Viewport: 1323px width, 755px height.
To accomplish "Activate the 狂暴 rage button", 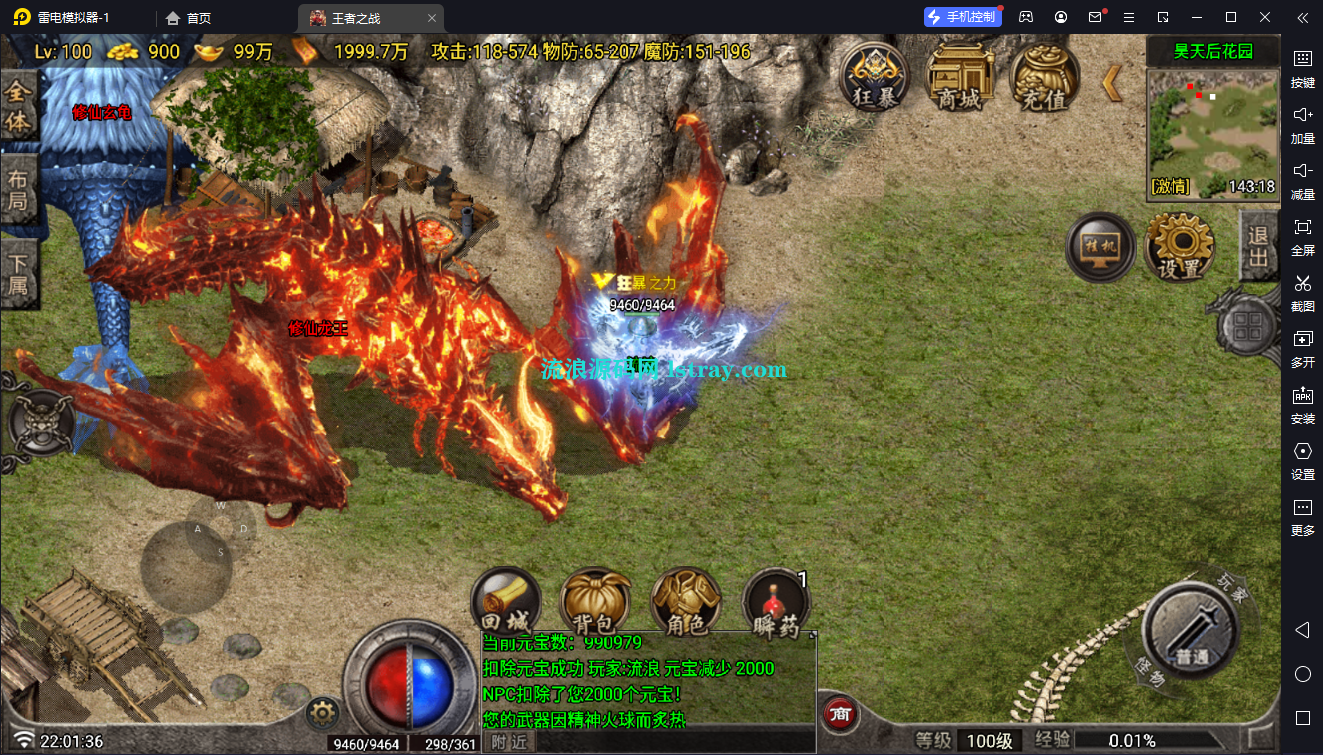I will point(875,77).
